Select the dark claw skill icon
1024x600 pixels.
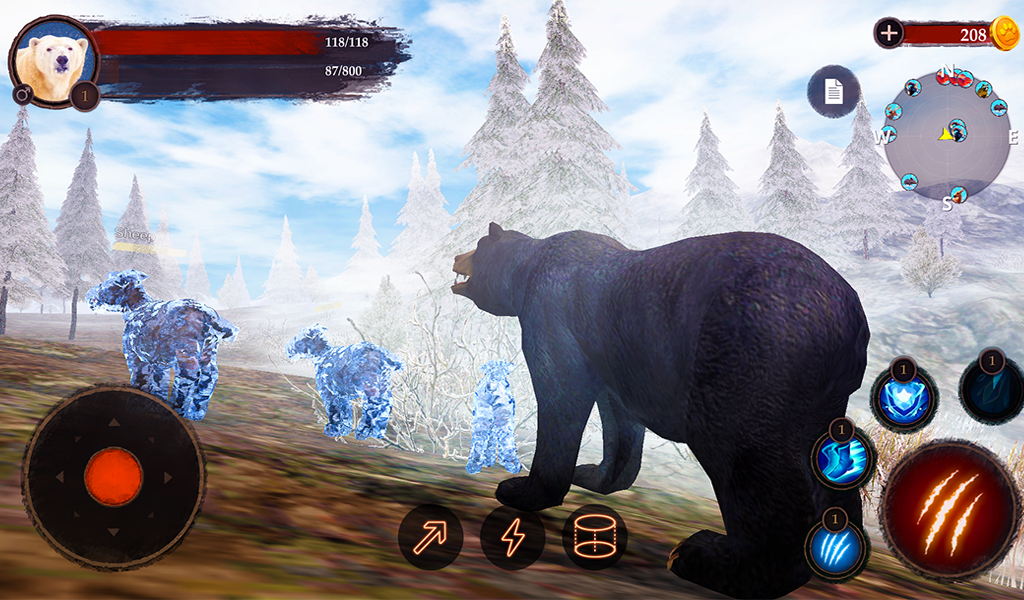(x=991, y=390)
